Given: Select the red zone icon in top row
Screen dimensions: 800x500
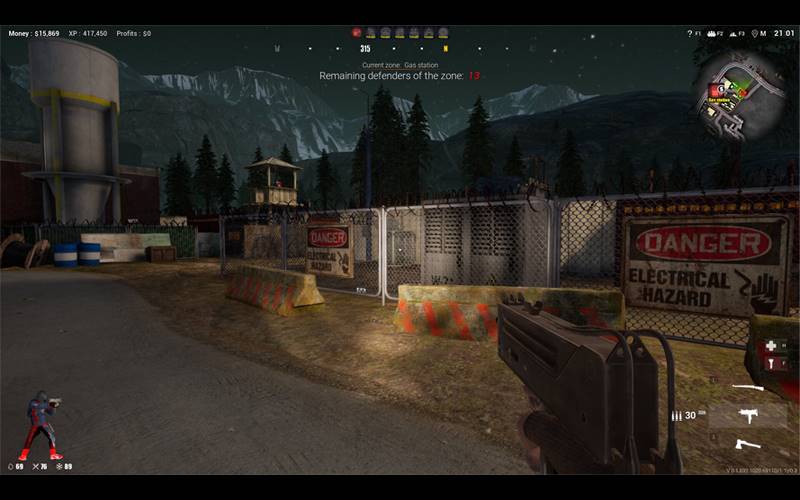Looking at the screenshot, I should pos(356,33).
